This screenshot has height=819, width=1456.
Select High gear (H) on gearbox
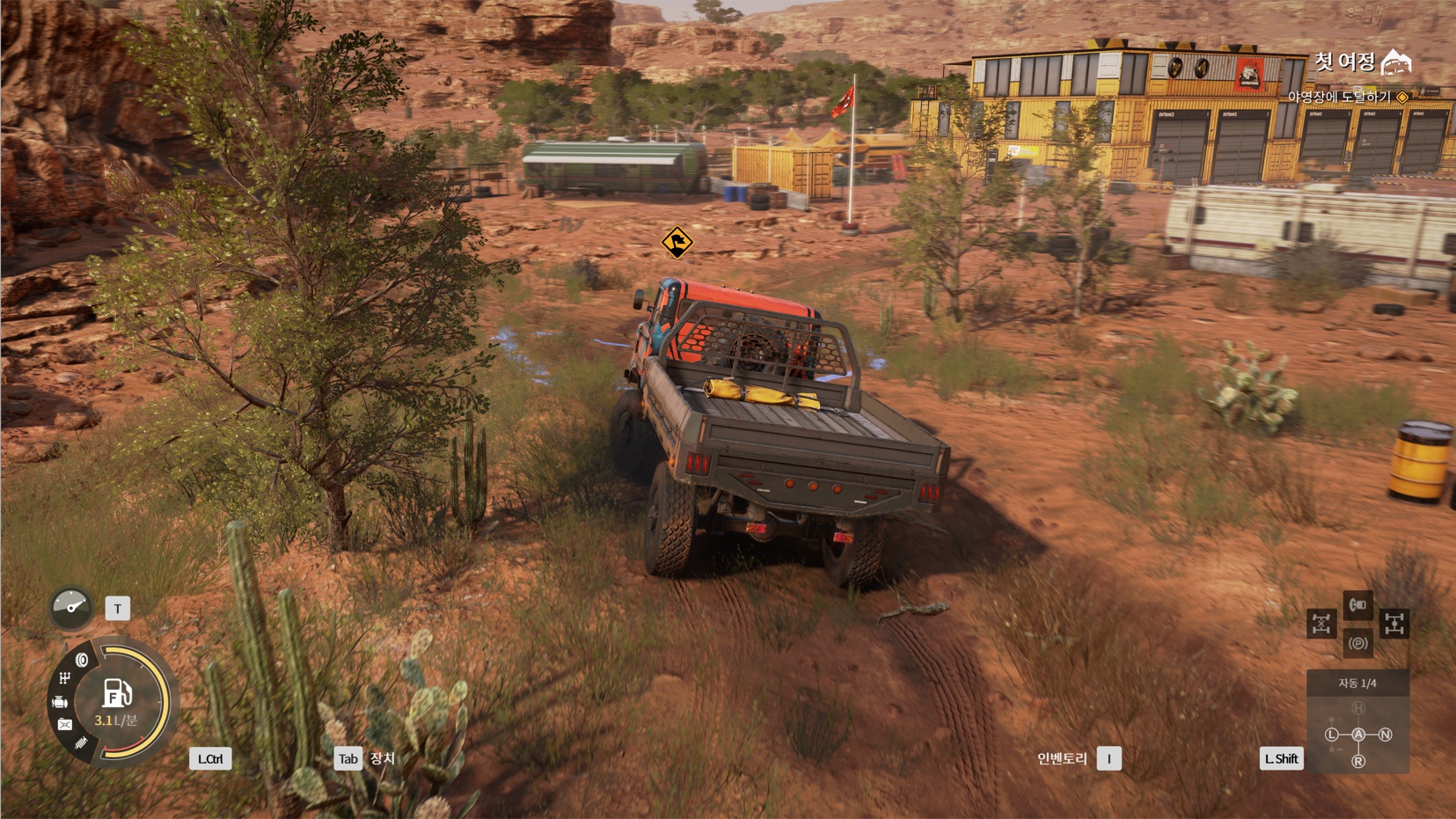pos(1358,708)
